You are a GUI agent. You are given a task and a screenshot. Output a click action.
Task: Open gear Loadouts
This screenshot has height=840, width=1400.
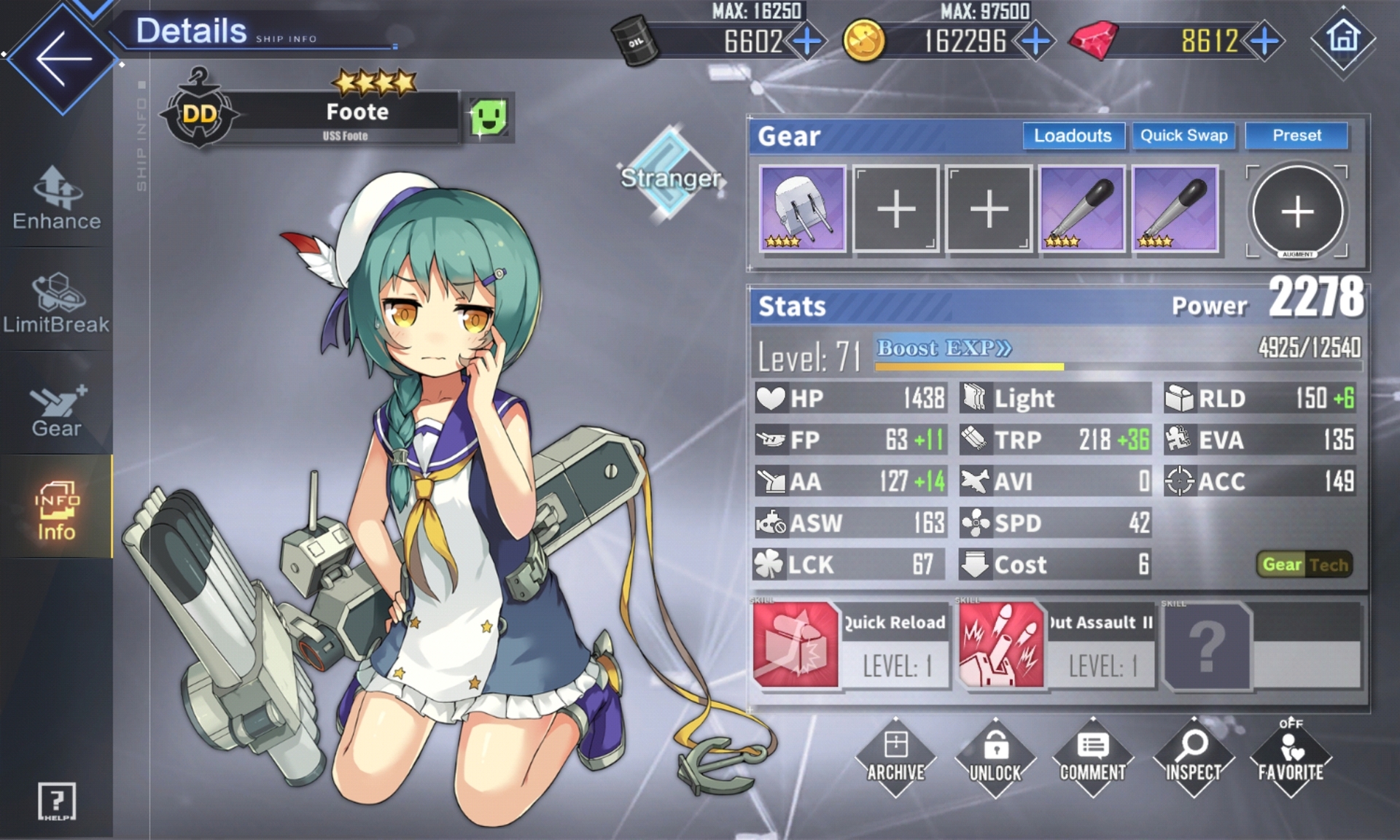[1073, 136]
